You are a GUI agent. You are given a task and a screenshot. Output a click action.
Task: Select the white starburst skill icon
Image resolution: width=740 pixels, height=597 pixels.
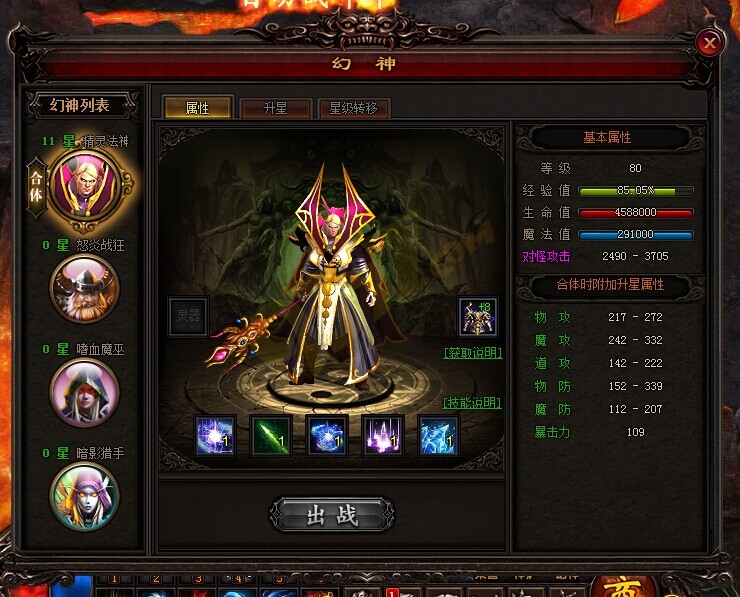[x=215, y=436]
